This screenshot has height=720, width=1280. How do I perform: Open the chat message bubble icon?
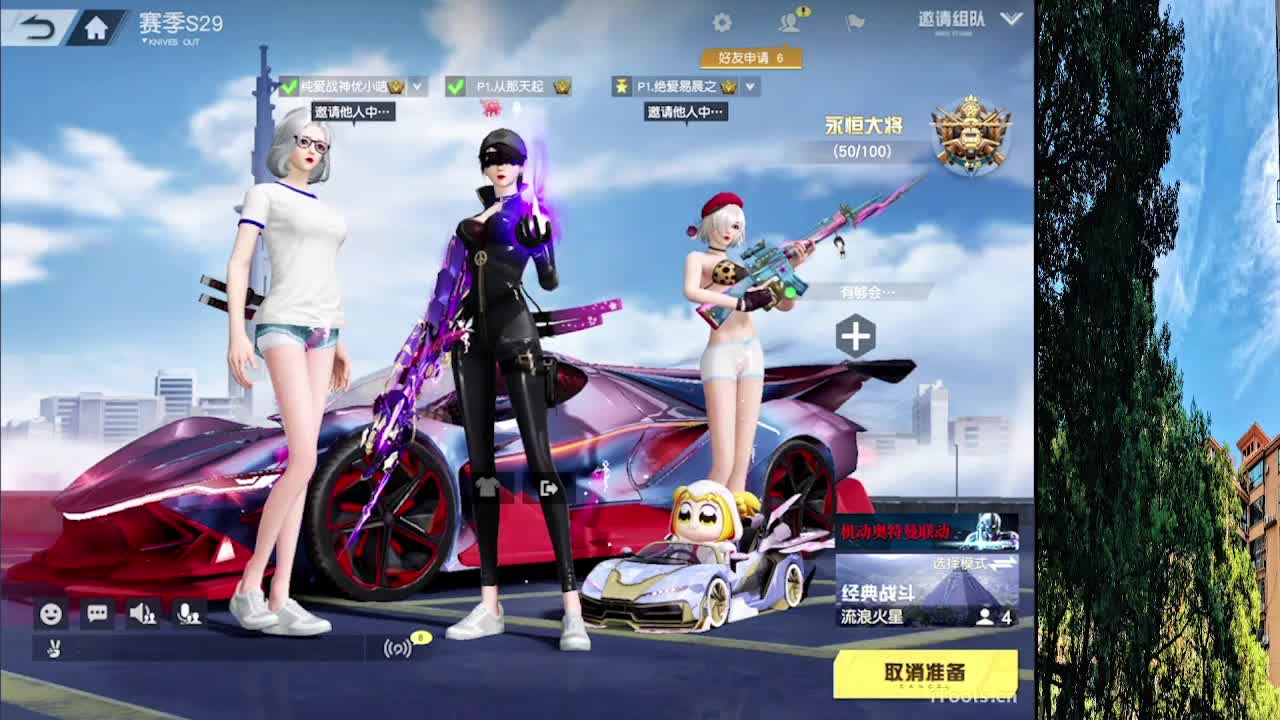(x=95, y=614)
